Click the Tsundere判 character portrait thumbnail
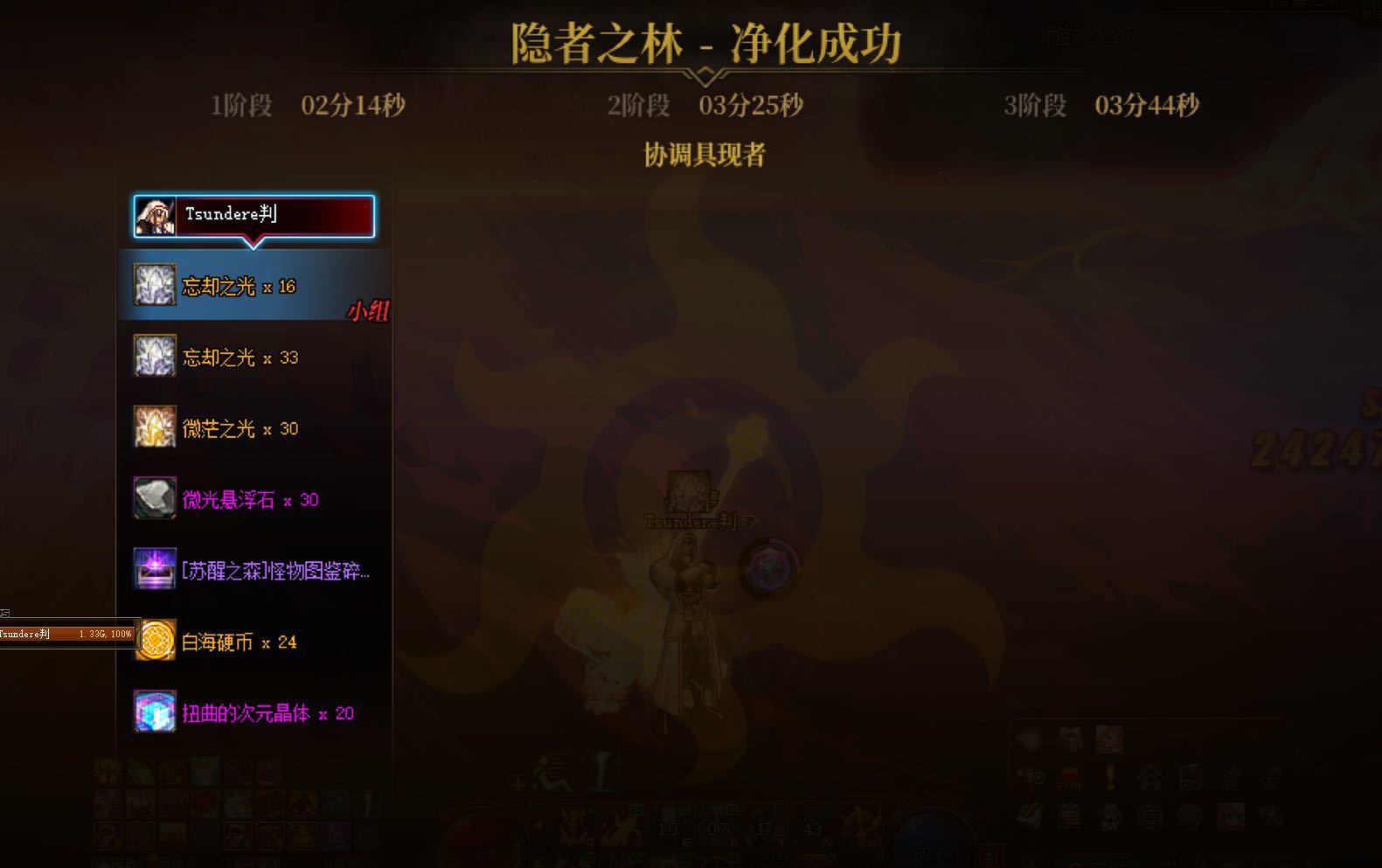The width and height of the screenshot is (1382, 868). pos(156,216)
